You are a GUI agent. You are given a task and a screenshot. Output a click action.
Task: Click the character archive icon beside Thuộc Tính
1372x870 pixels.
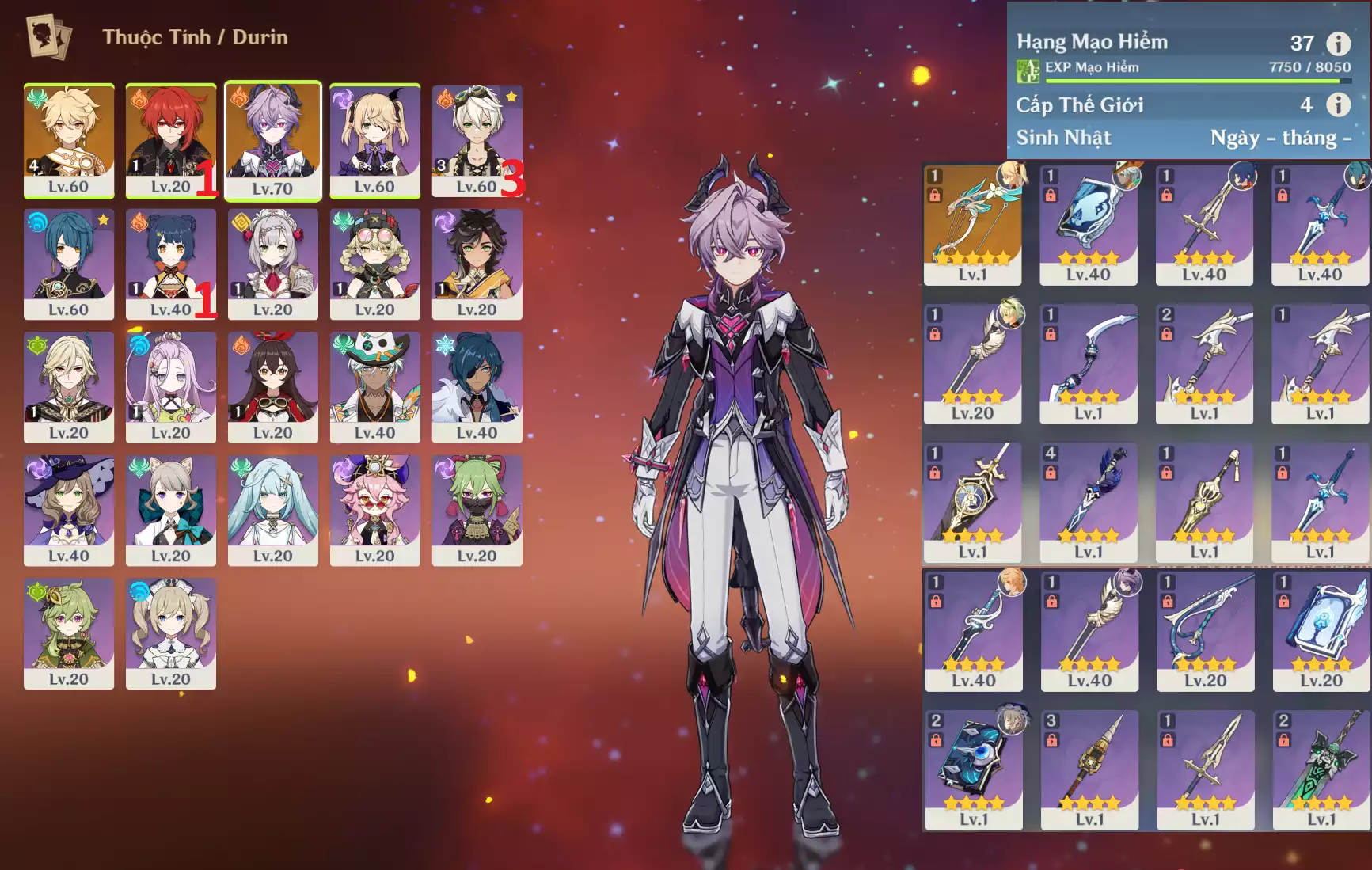pos(48,36)
